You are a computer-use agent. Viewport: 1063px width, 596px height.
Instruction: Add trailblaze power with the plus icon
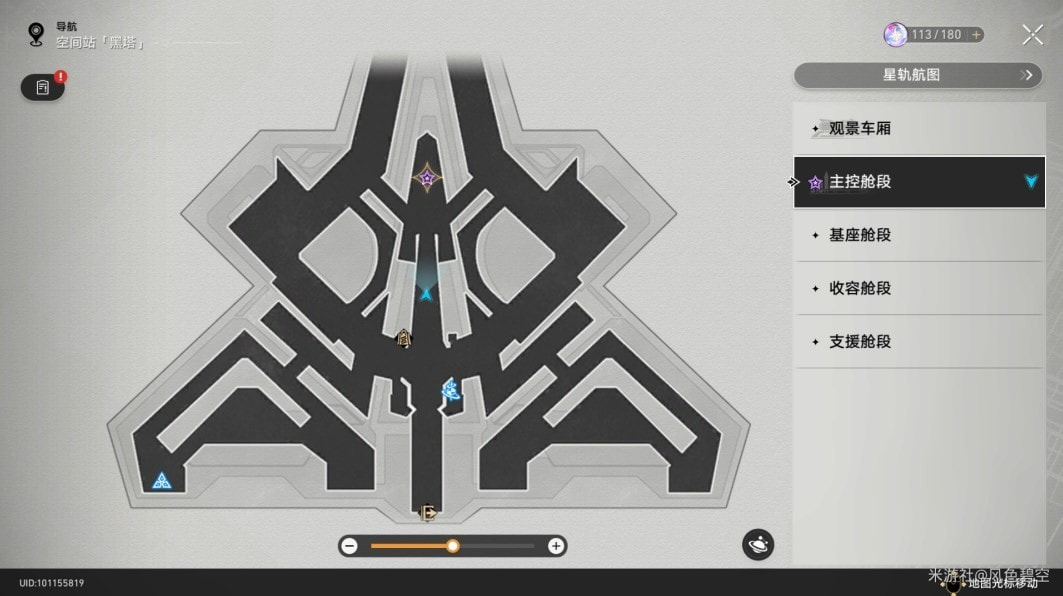tap(976, 35)
